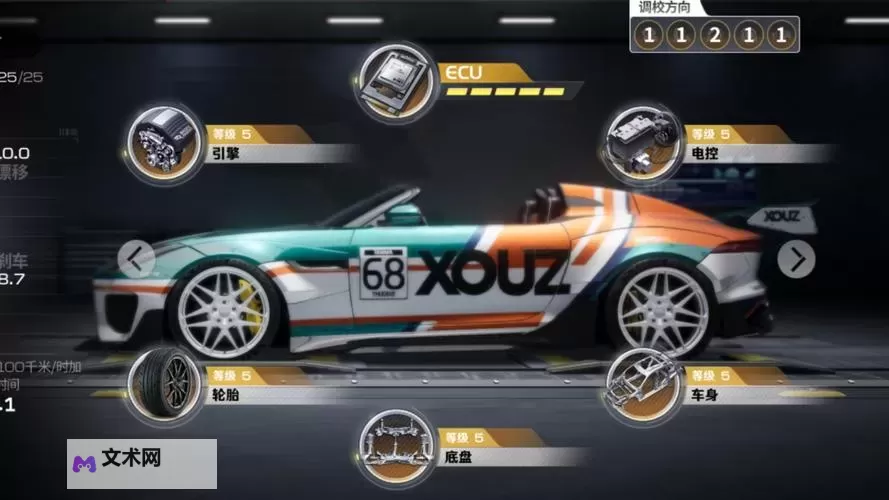
Task: Show the next car with right arrow
Action: (x=797, y=259)
